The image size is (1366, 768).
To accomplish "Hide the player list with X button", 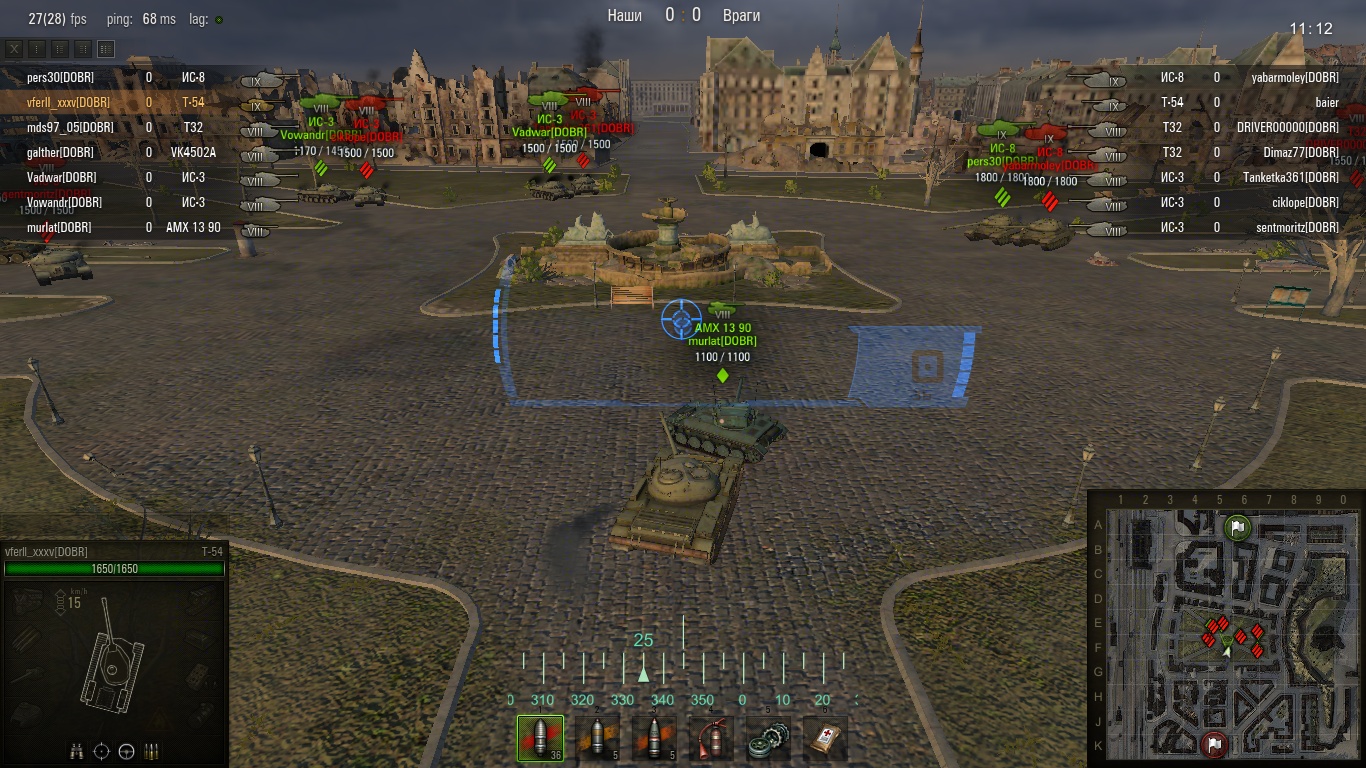I will (14, 48).
